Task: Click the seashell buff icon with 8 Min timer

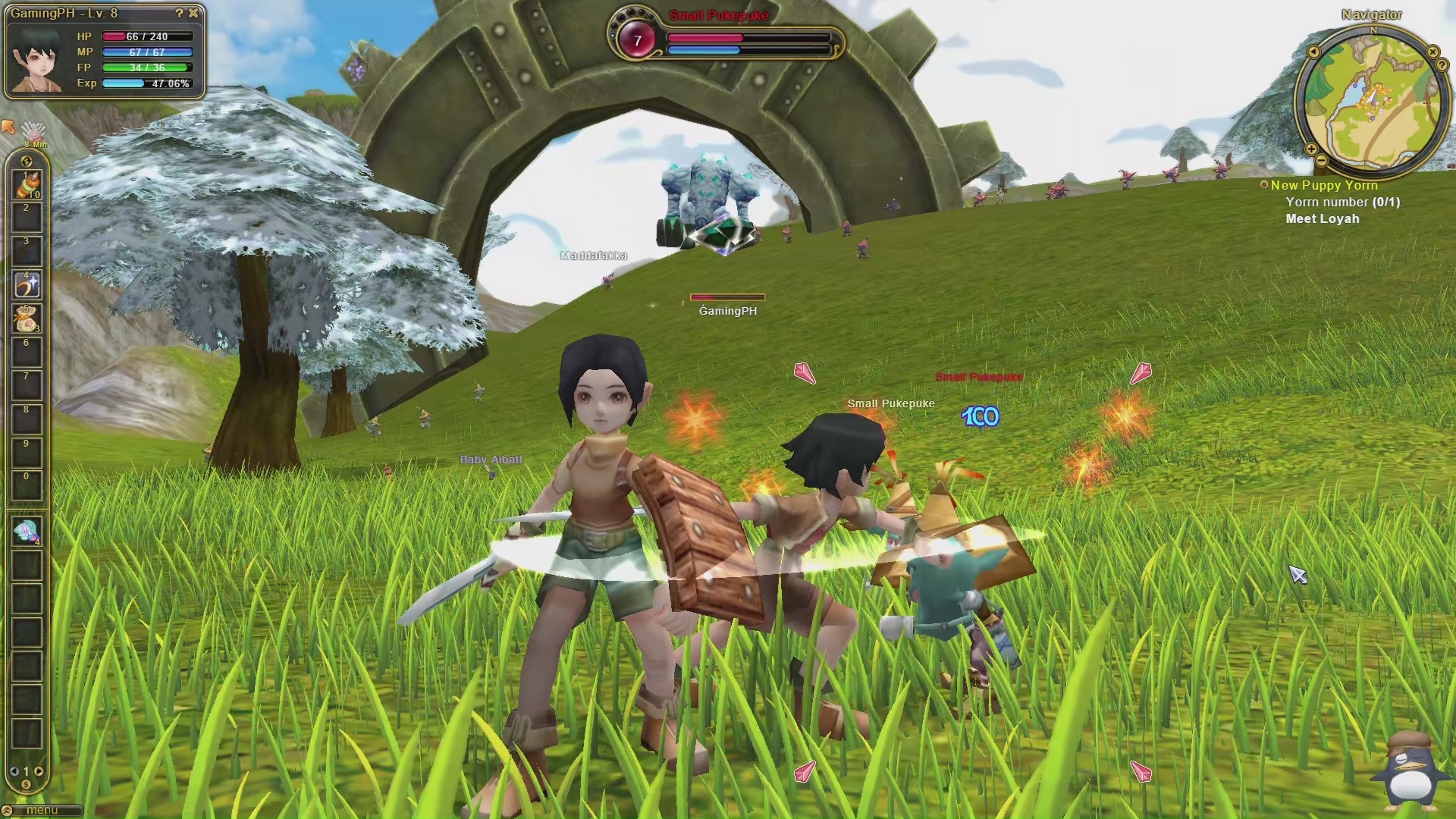Action: tap(33, 132)
